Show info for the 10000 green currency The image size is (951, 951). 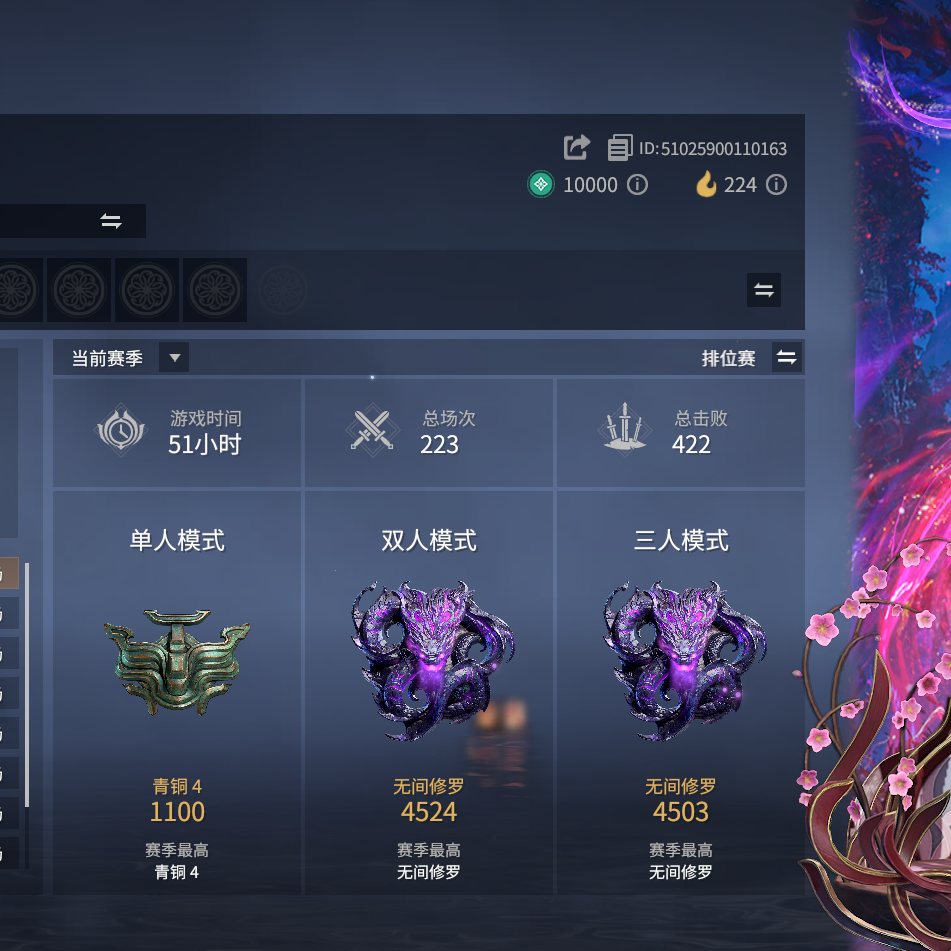coord(637,185)
